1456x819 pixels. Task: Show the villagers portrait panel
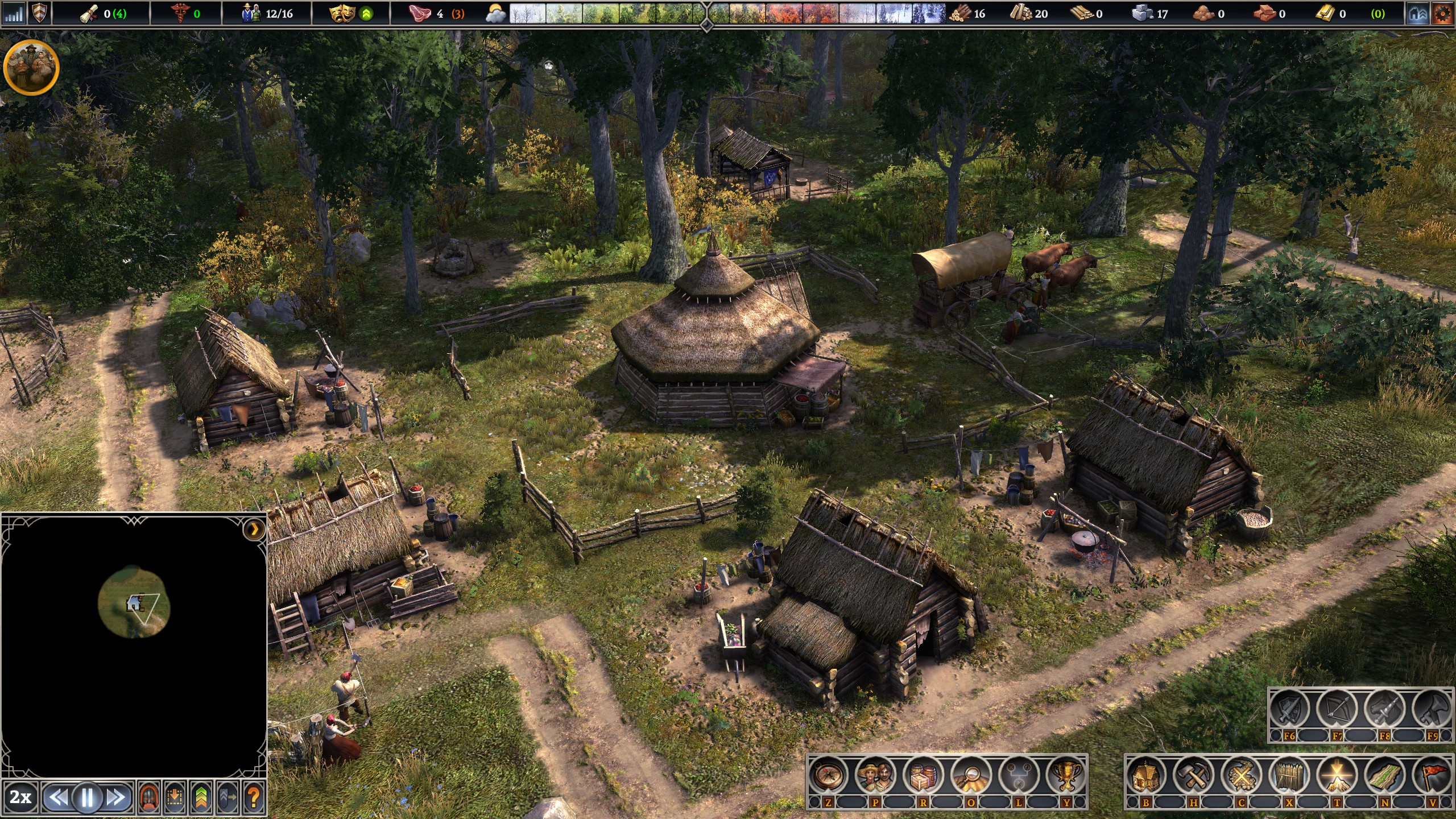coord(876,776)
